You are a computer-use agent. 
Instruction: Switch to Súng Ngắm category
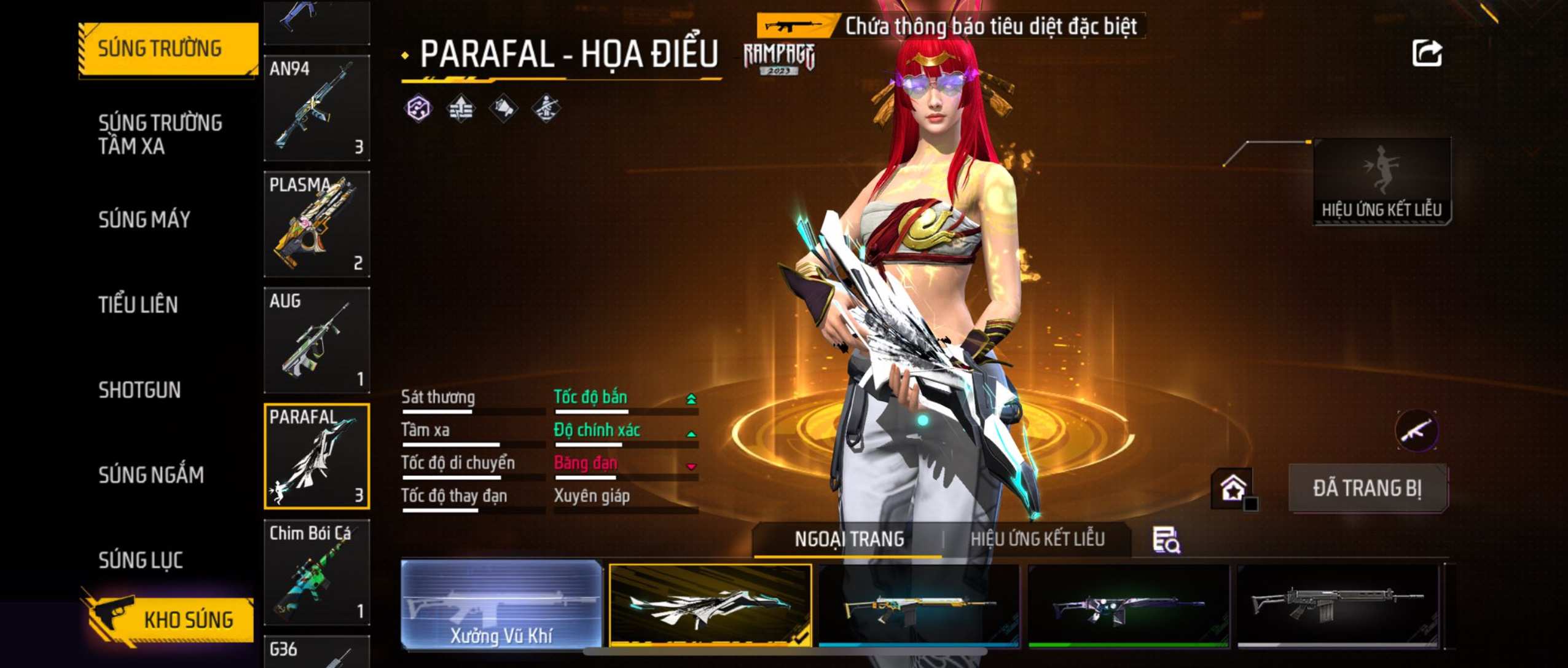(151, 475)
